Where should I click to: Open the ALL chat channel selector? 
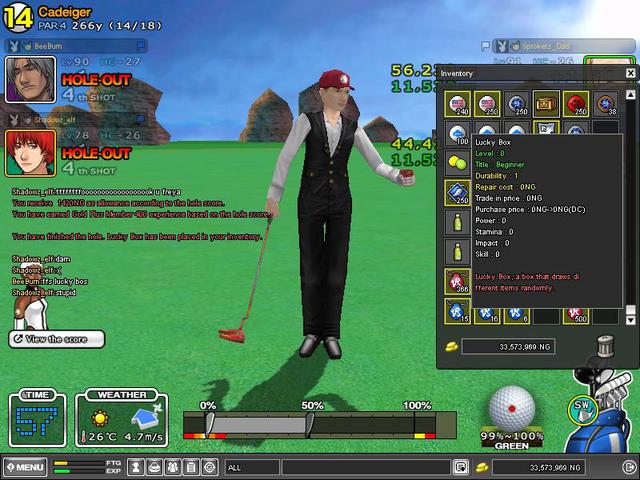point(252,467)
